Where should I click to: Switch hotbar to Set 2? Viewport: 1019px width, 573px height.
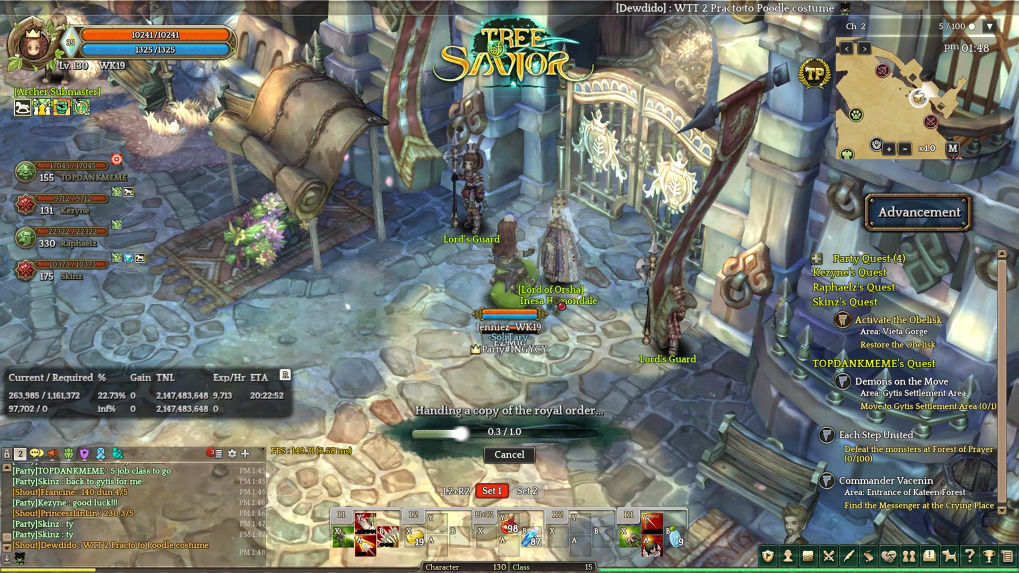pyautogui.click(x=527, y=491)
